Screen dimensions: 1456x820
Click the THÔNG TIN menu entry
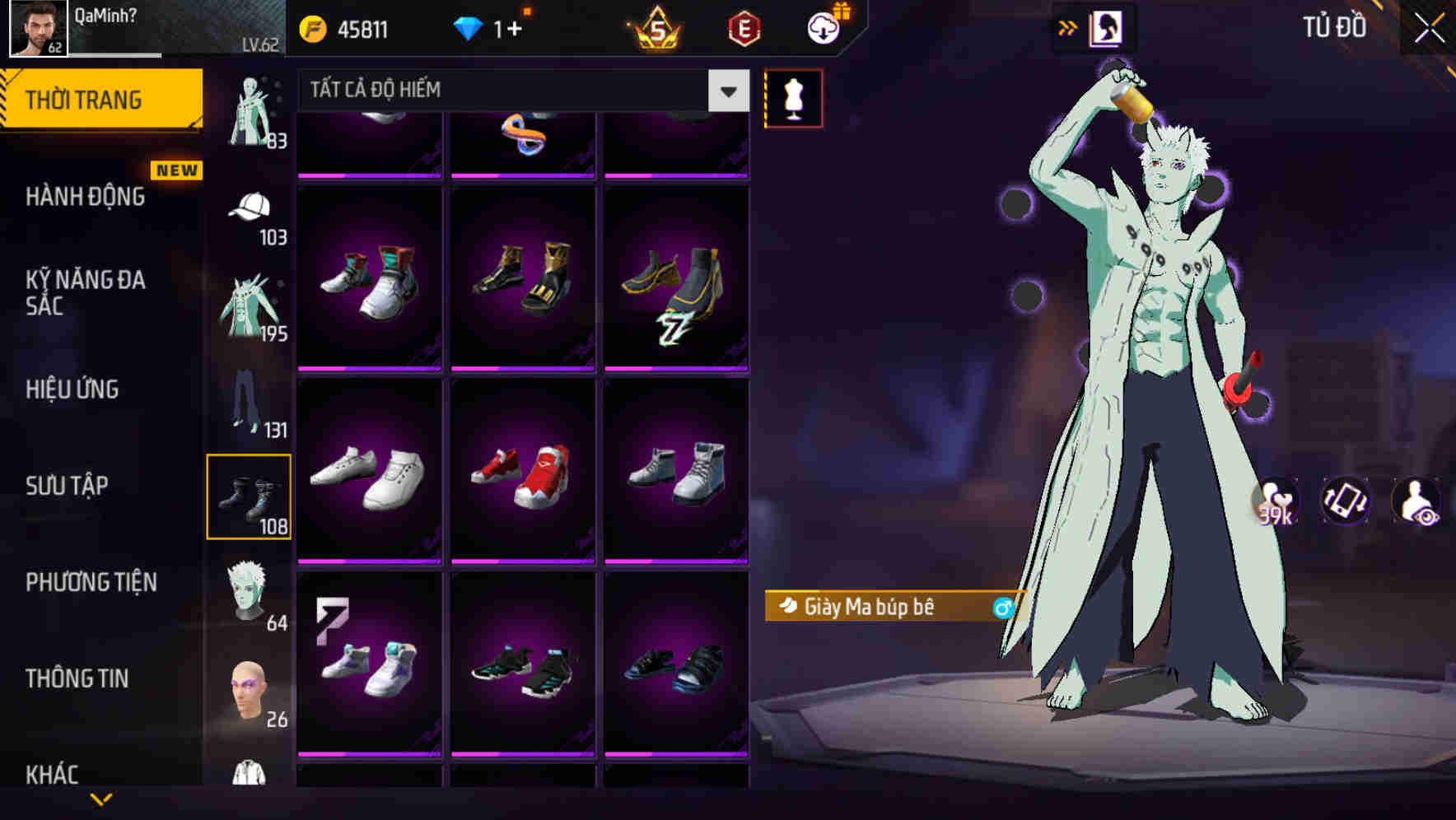[78, 678]
